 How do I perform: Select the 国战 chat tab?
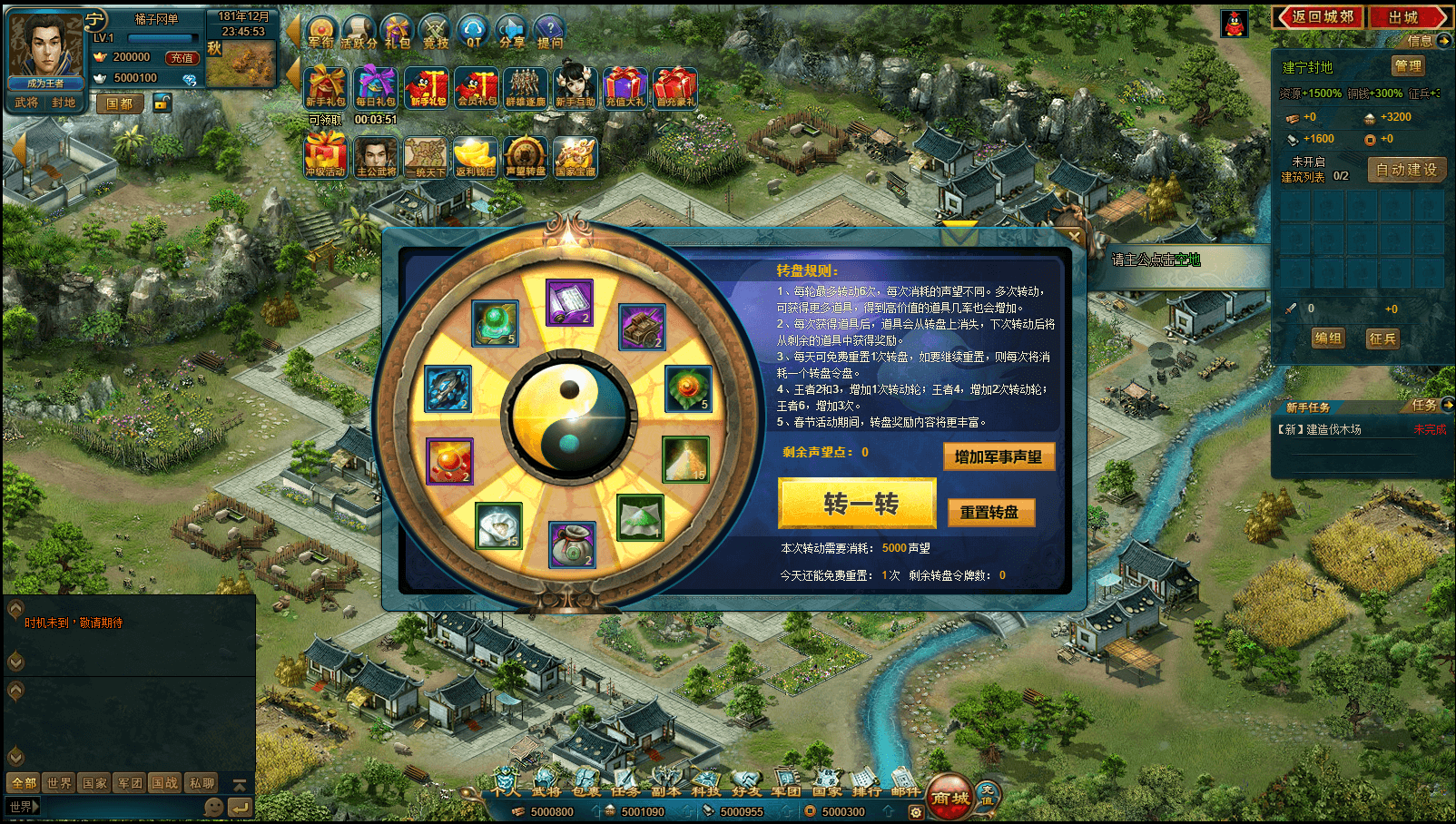[165, 783]
